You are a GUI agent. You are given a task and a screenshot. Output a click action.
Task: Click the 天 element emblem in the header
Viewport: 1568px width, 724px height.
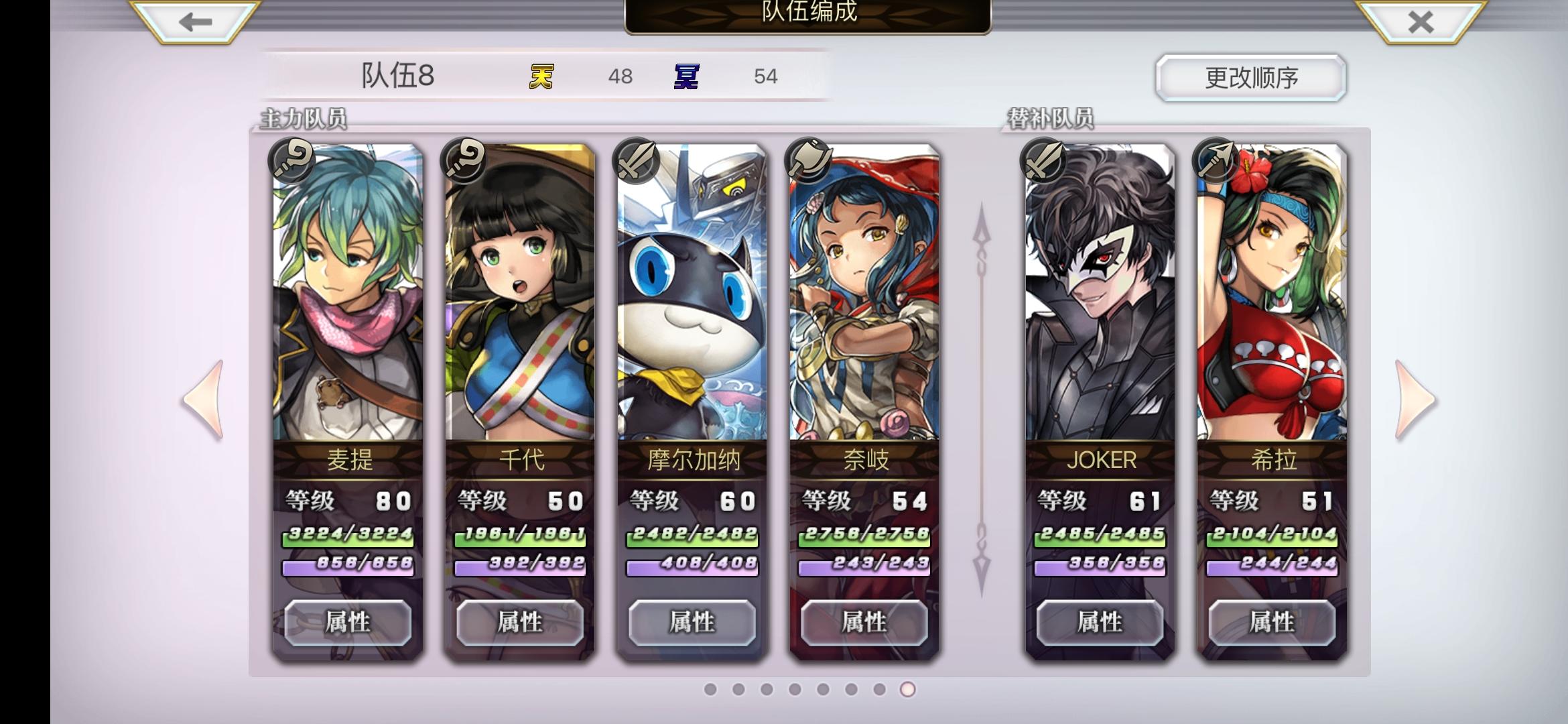click(540, 76)
